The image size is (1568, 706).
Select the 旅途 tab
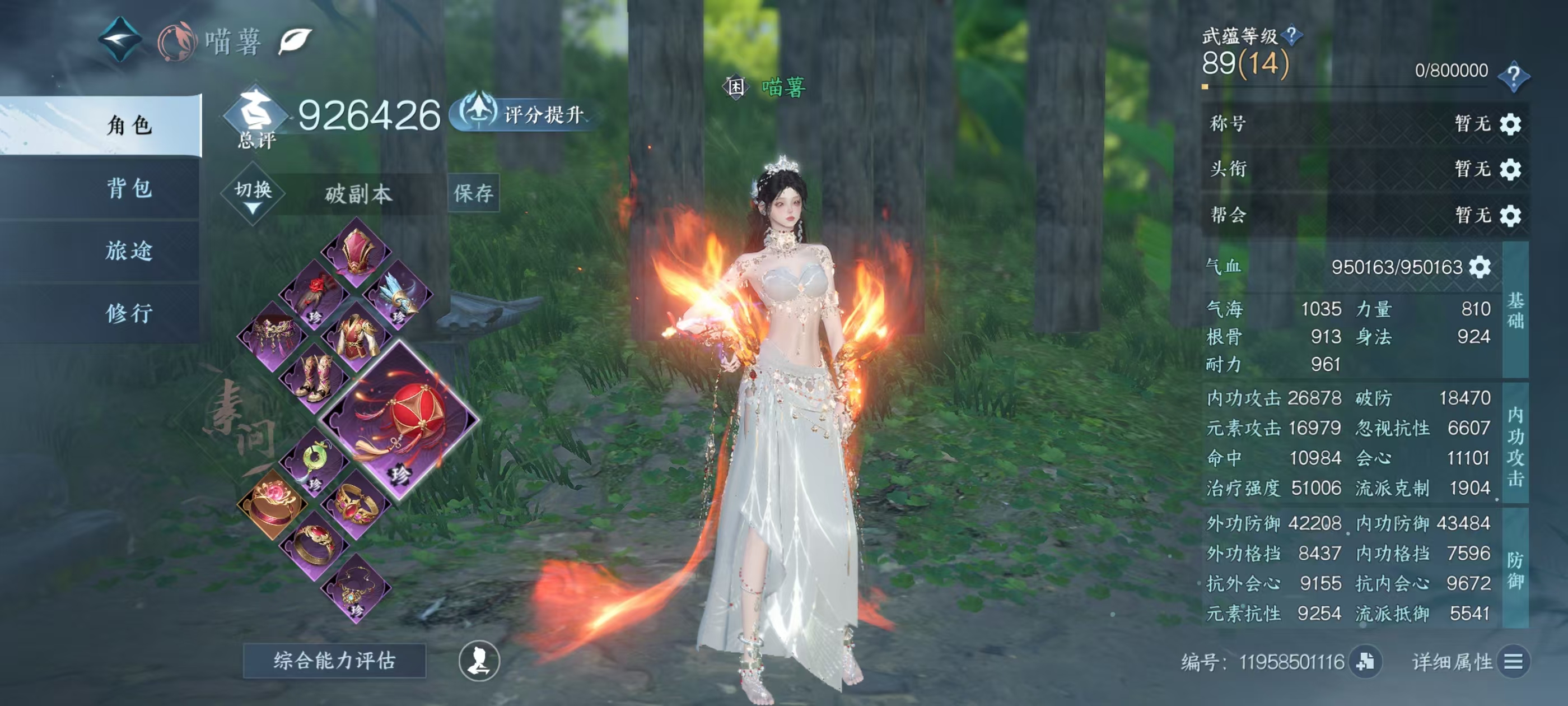click(129, 250)
